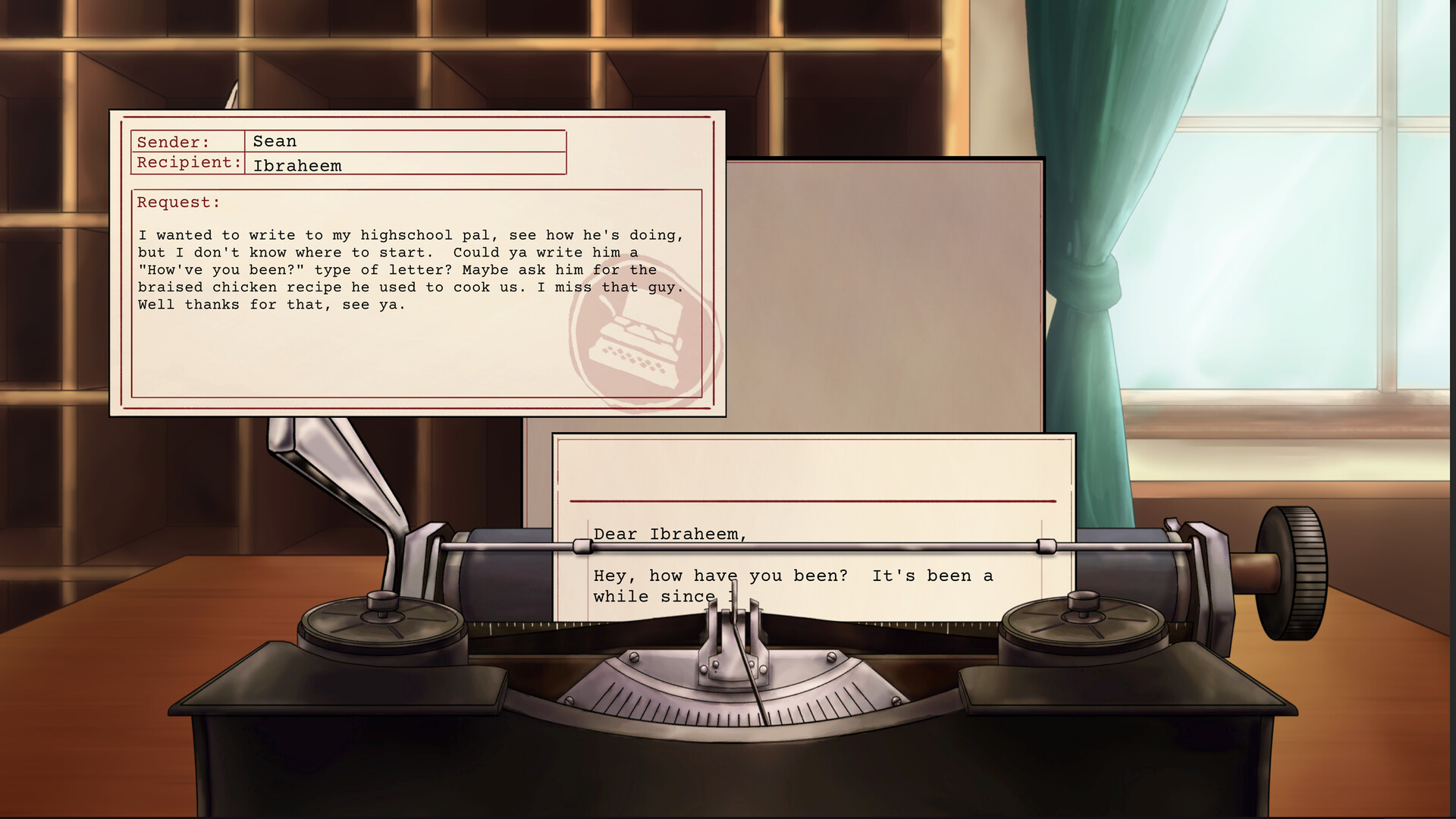
Task: Click the Request header on the card
Action: click(177, 202)
